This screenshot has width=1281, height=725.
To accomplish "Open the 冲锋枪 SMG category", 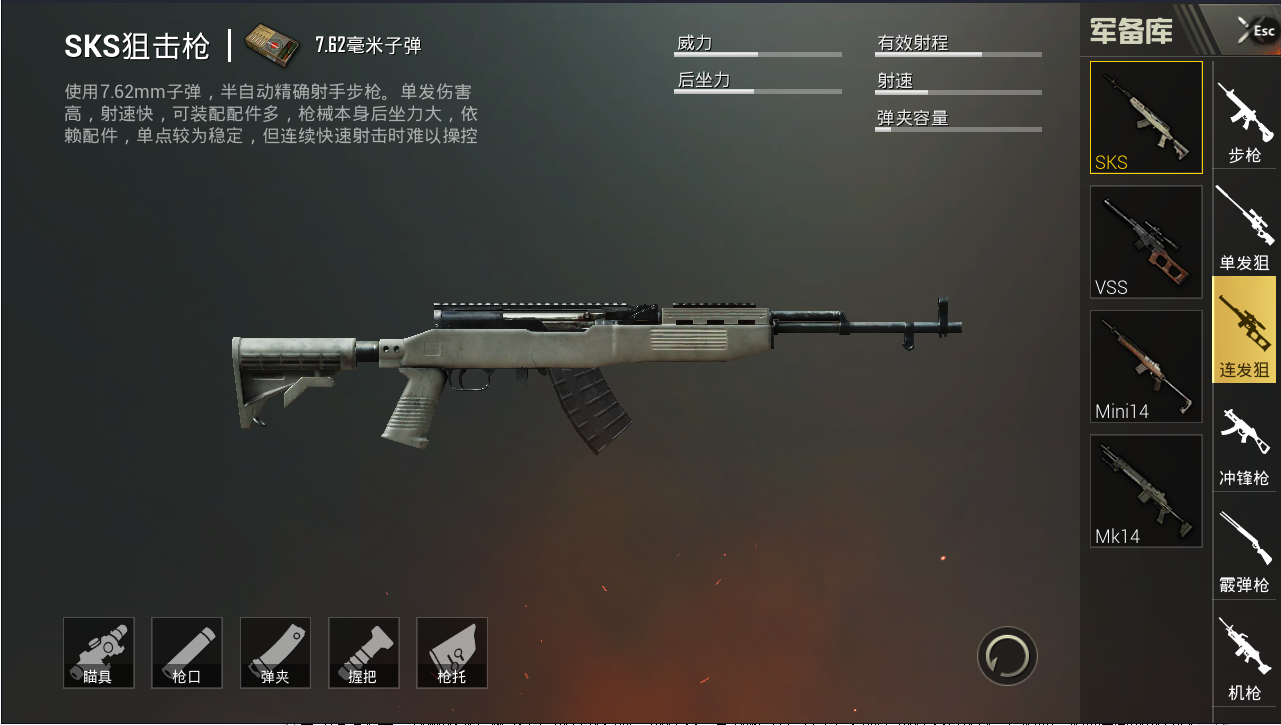I will pyautogui.click(x=1244, y=437).
